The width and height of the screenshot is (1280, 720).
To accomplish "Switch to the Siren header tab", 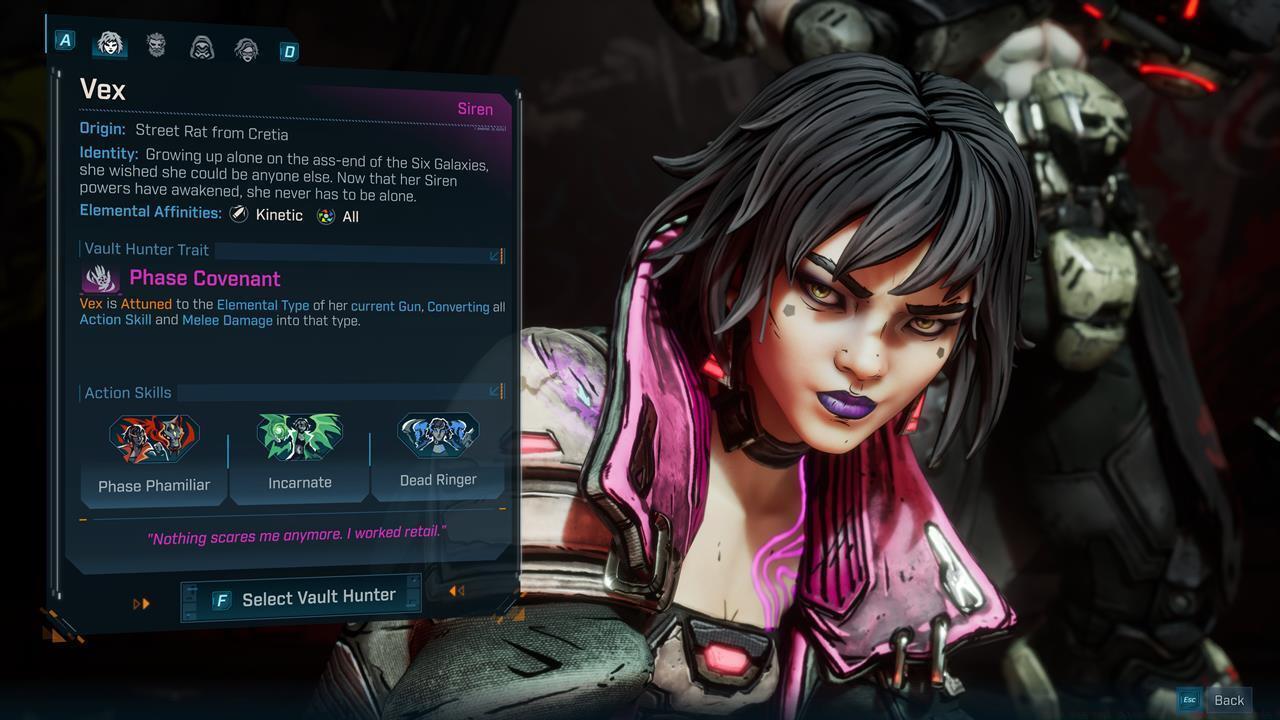I will (x=475, y=108).
